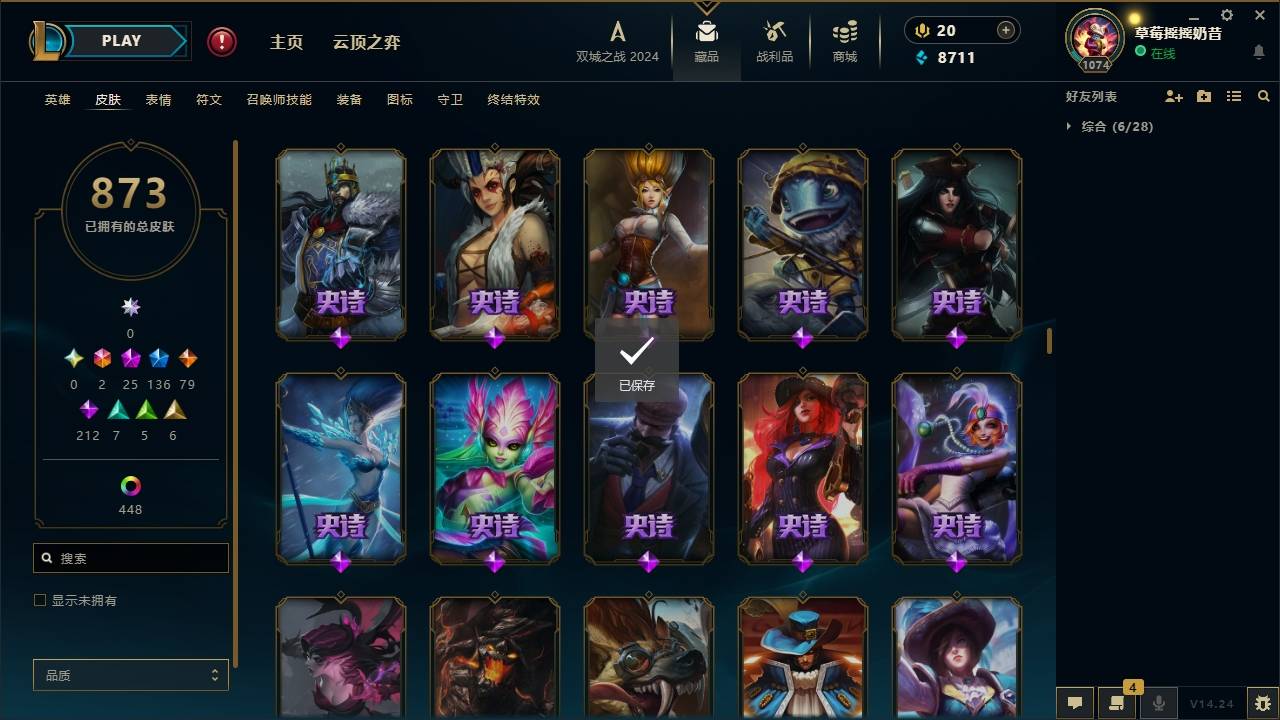Image resolution: width=1280 pixels, height=720 pixels.
Task: Click the blue essence icon next to 8711
Action: (x=922, y=57)
